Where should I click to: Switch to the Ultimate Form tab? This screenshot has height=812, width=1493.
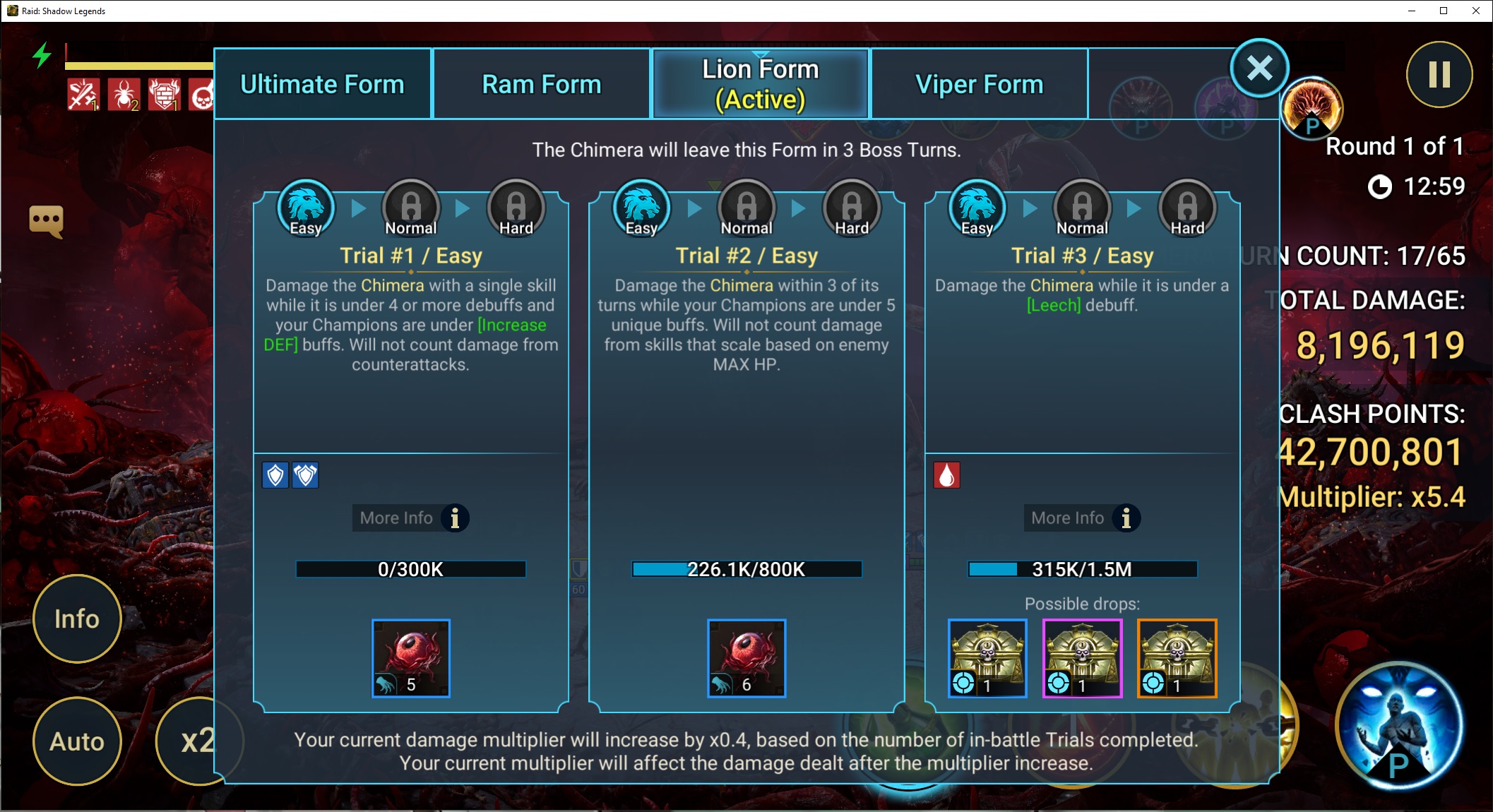322,84
